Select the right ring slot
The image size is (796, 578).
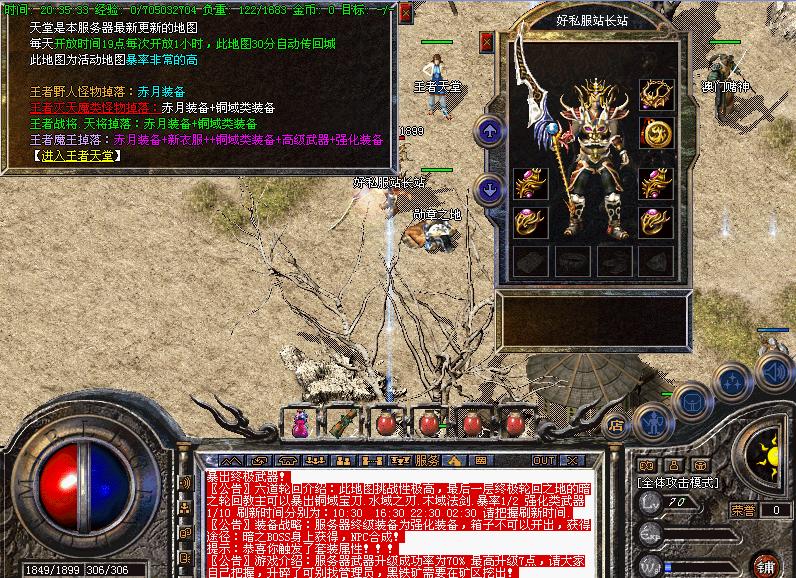pos(656,221)
